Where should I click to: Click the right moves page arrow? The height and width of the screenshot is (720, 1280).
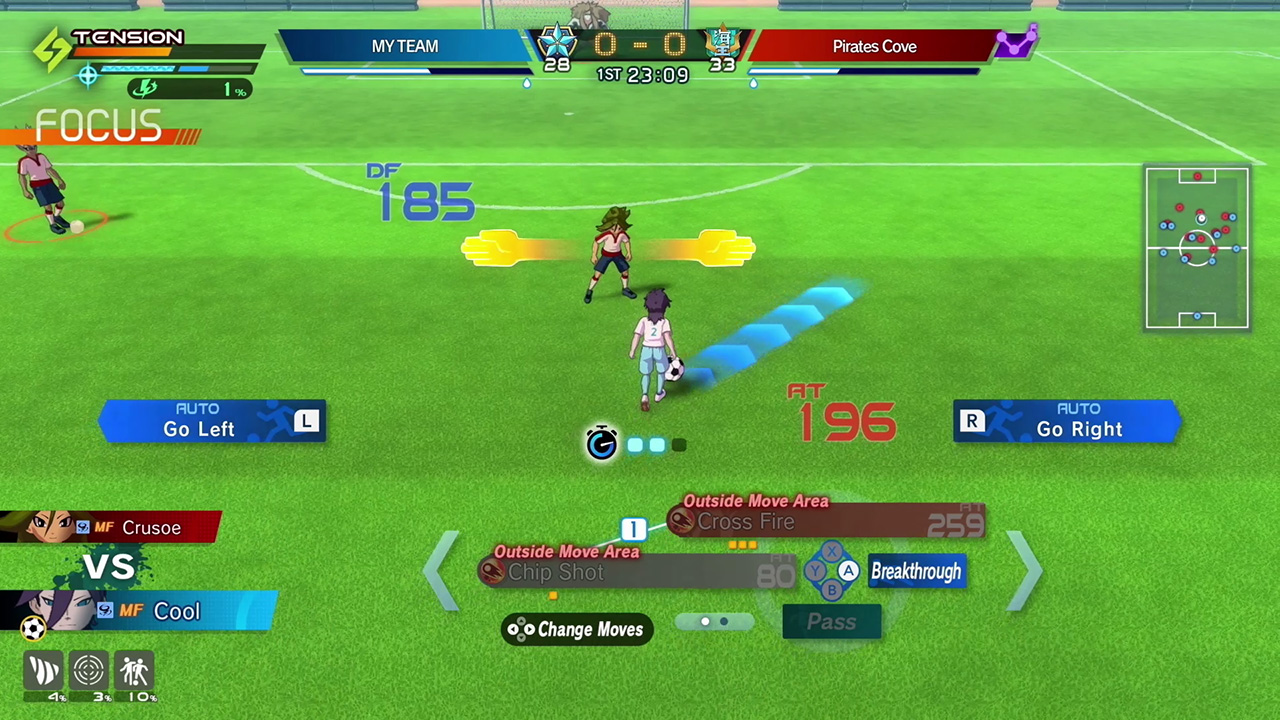(x=1025, y=571)
